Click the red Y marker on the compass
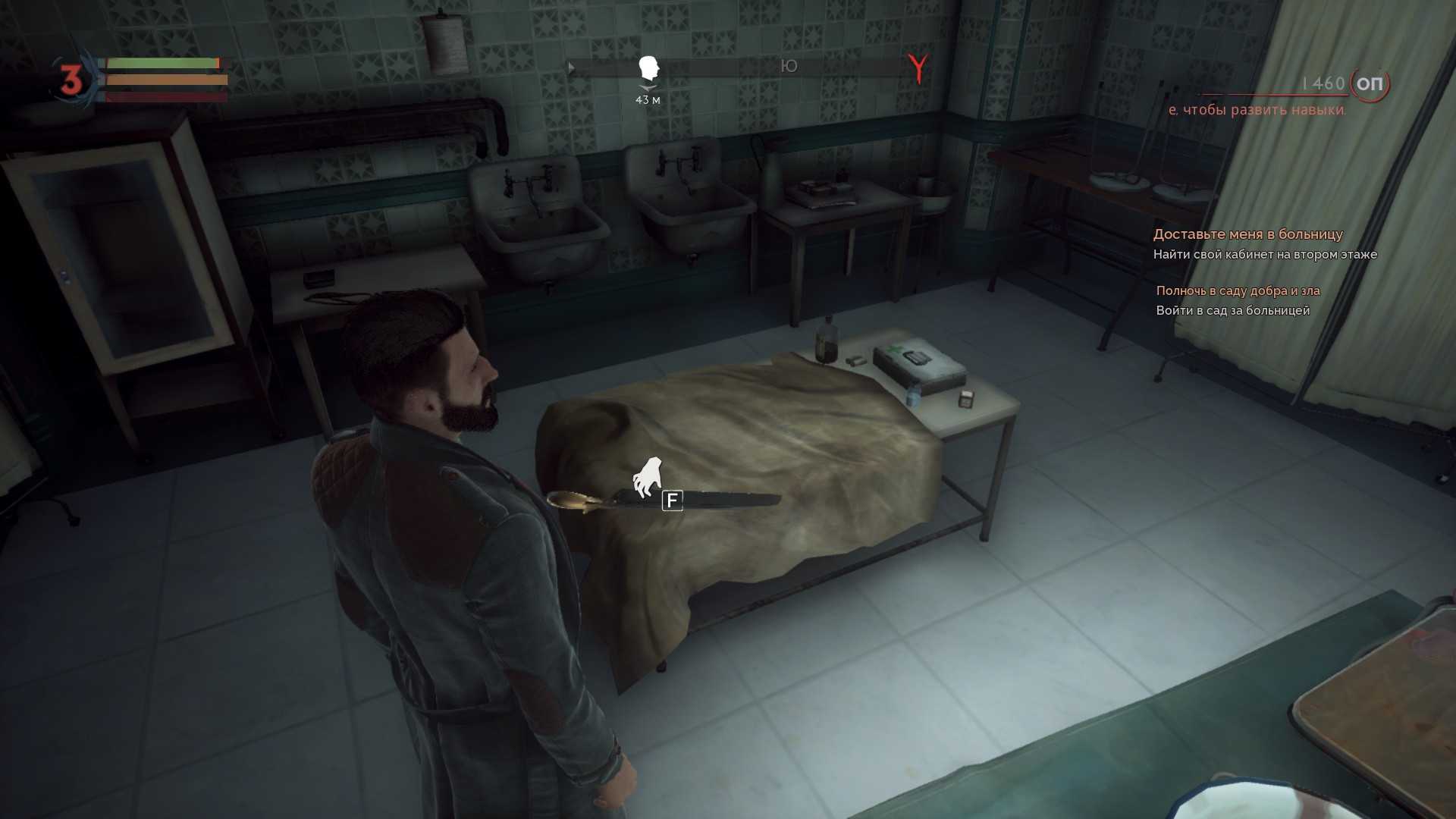Image resolution: width=1456 pixels, height=819 pixels. pyautogui.click(x=918, y=69)
